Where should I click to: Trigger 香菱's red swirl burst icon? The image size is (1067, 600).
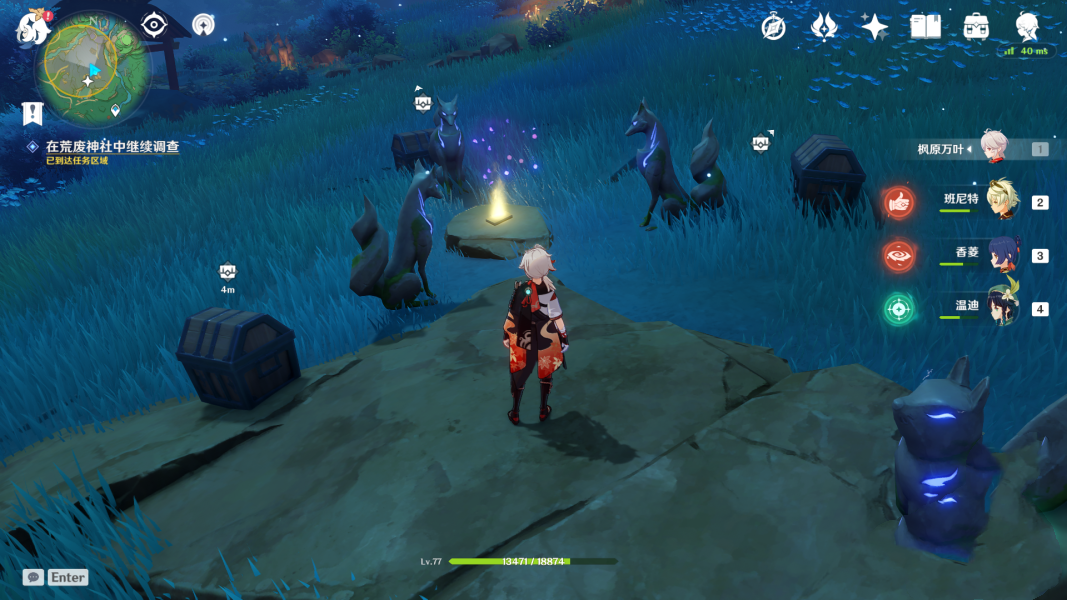click(899, 255)
